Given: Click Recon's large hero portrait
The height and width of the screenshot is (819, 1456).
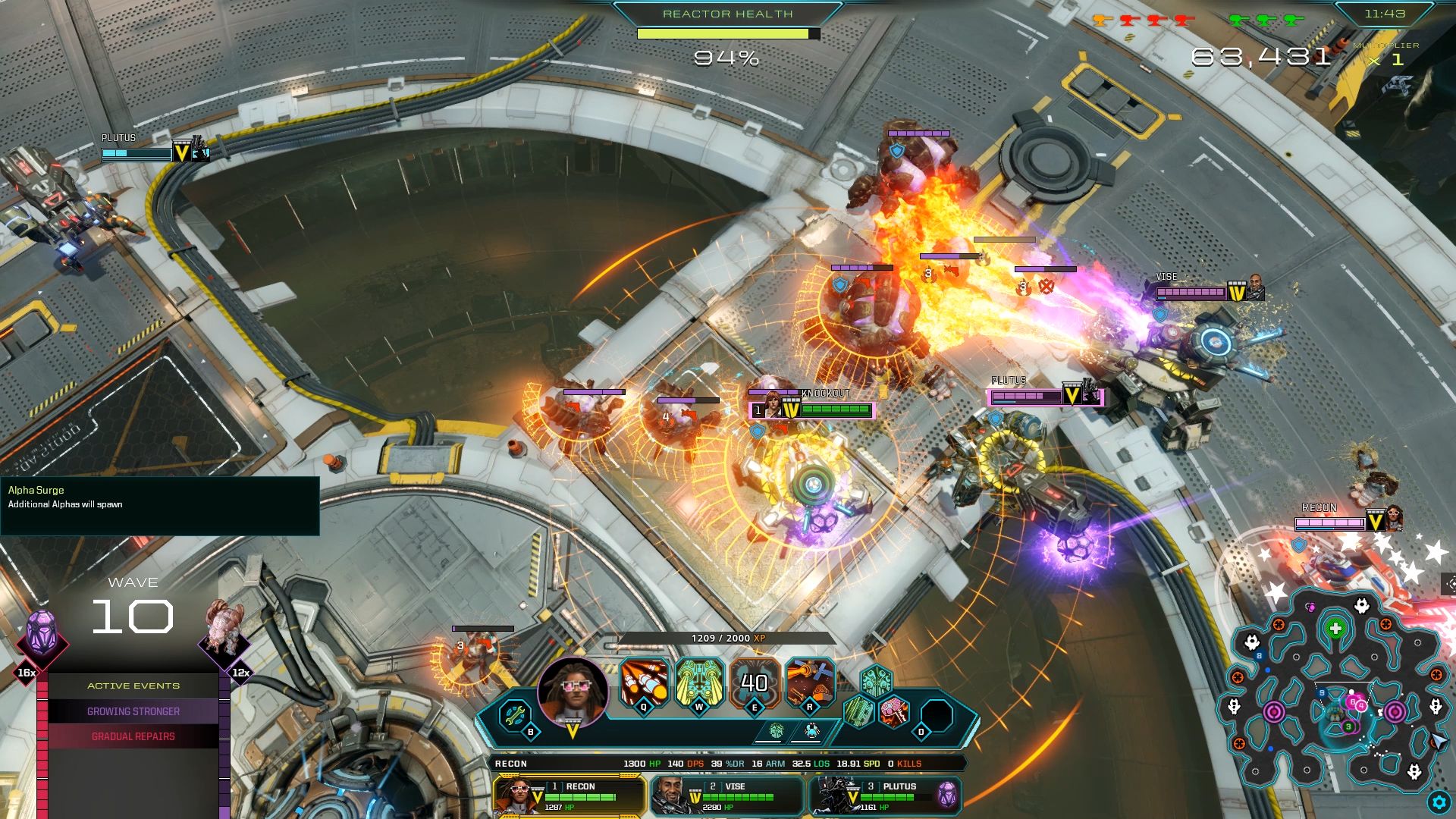Looking at the screenshot, I should tap(573, 692).
